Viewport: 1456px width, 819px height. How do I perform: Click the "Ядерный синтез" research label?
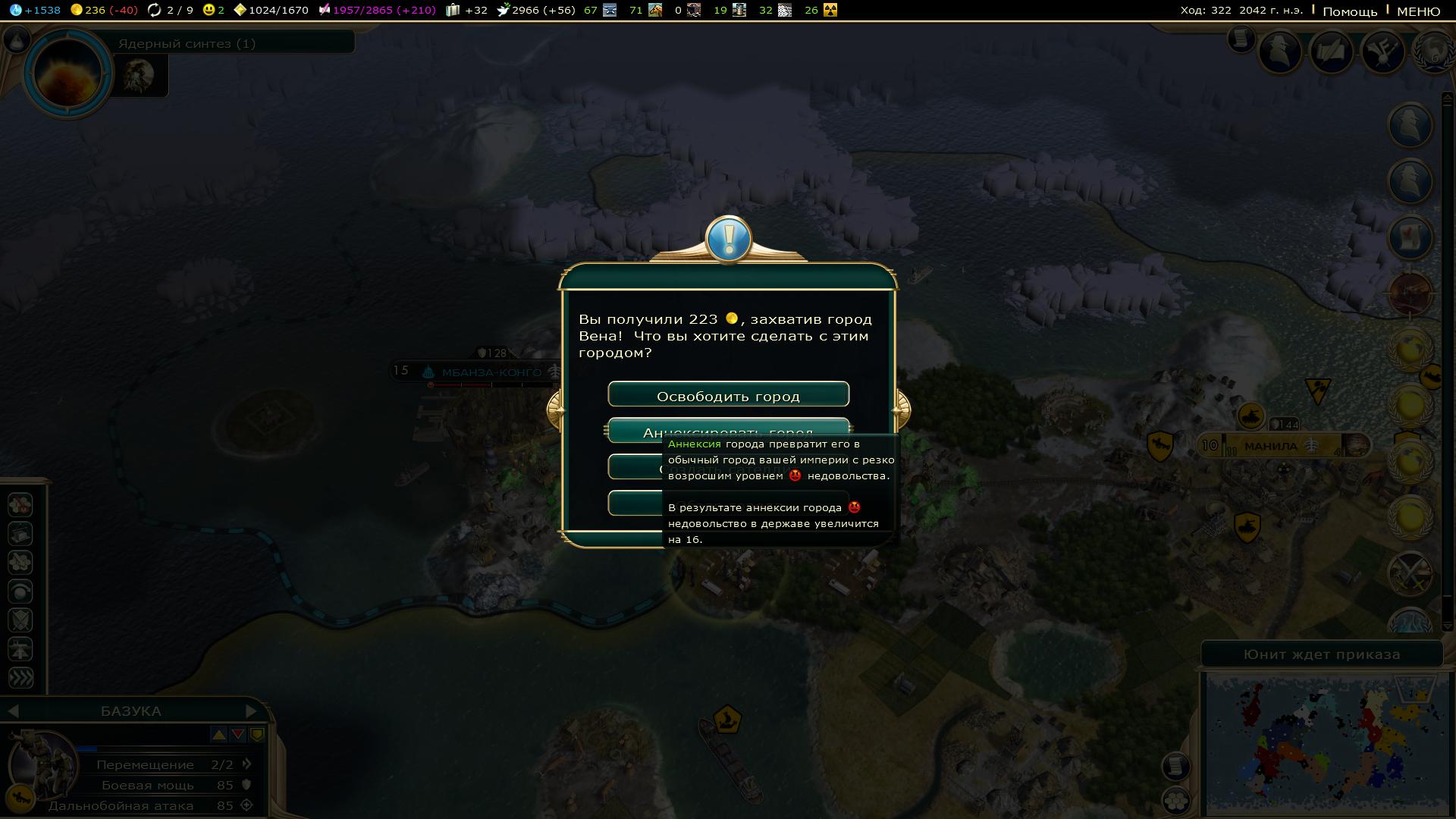pos(187,43)
